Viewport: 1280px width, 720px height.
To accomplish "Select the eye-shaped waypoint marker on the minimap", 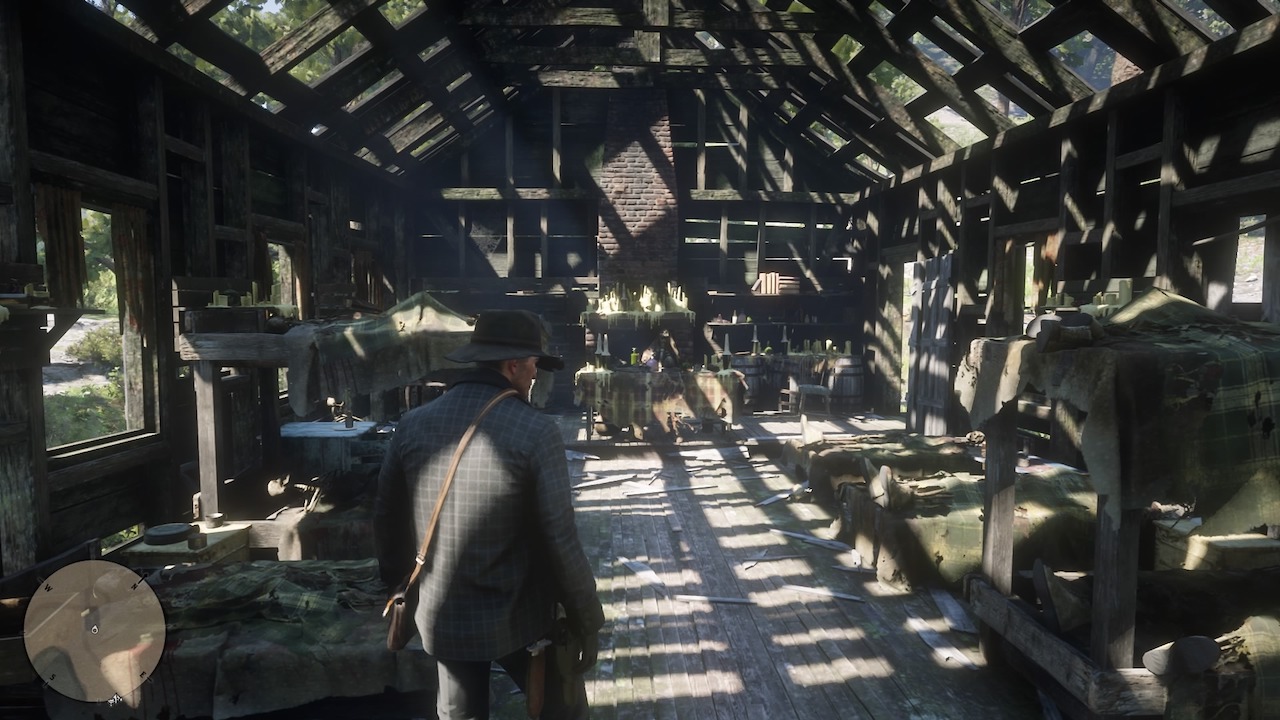I will pyautogui.click(x=93, y=629).
